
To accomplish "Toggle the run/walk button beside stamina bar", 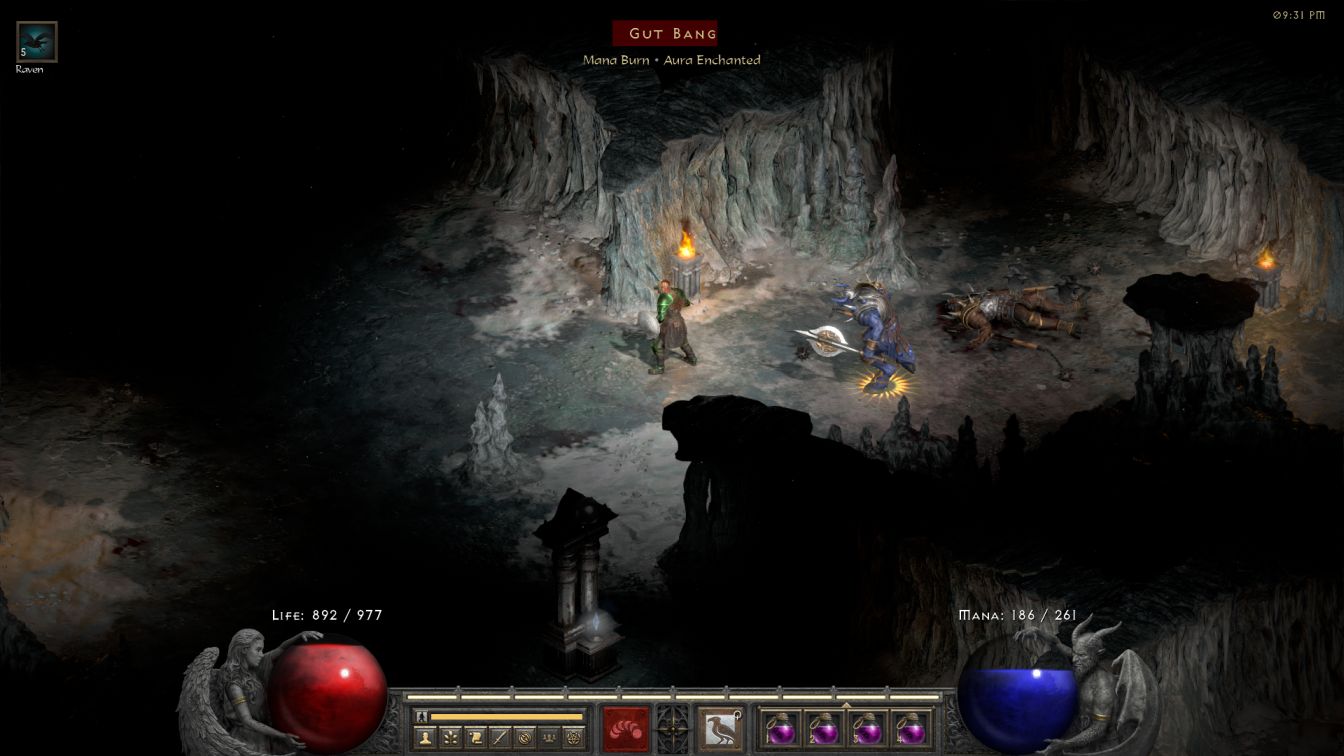I will point(422,716).
